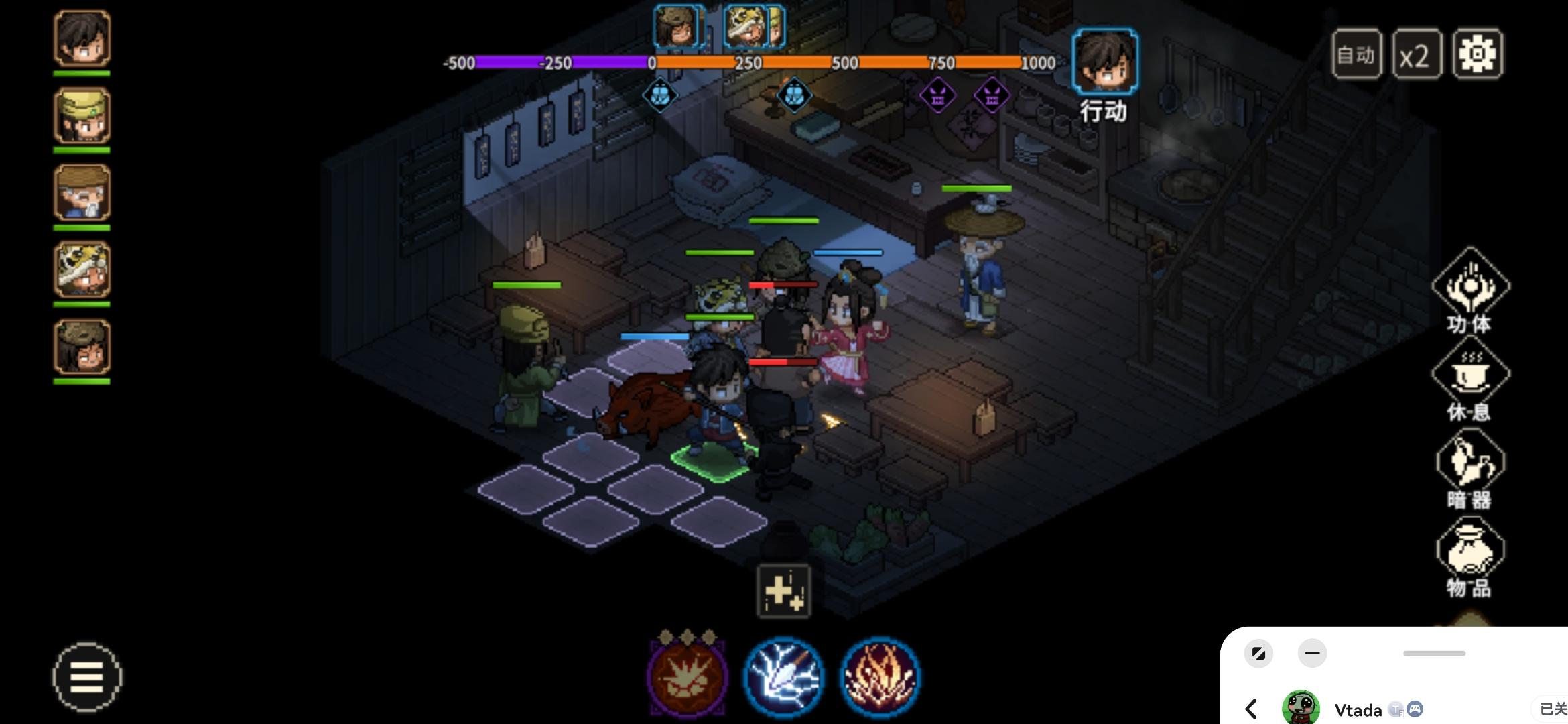
Task: Collapse the floating overlay with minus button
Action: click(x=1312, y=652)
